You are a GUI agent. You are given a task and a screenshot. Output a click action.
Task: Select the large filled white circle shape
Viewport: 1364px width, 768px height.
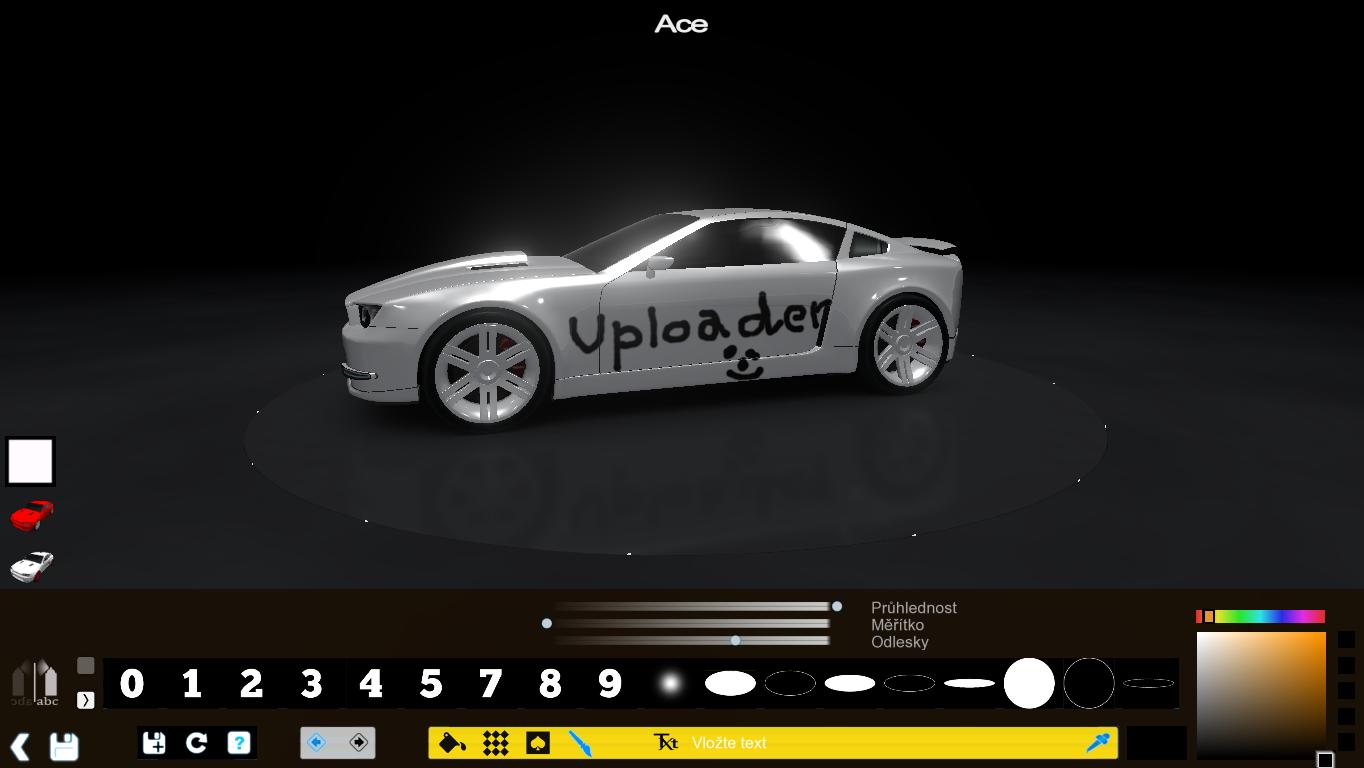1029,684
